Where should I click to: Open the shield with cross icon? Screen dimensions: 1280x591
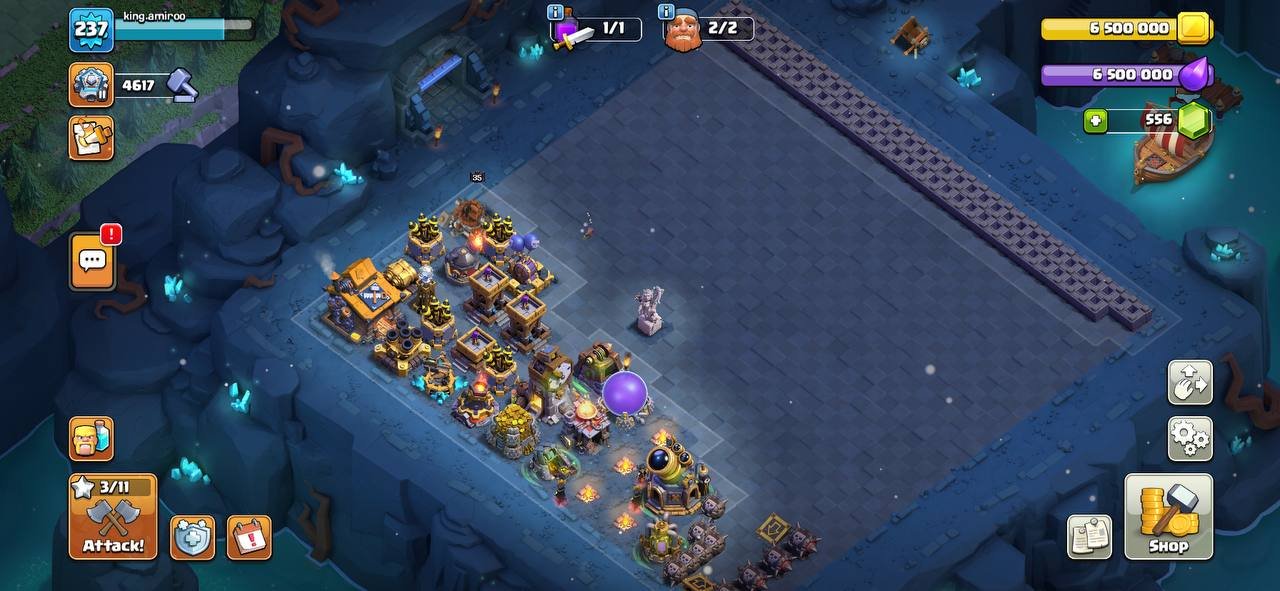[192, 538]
